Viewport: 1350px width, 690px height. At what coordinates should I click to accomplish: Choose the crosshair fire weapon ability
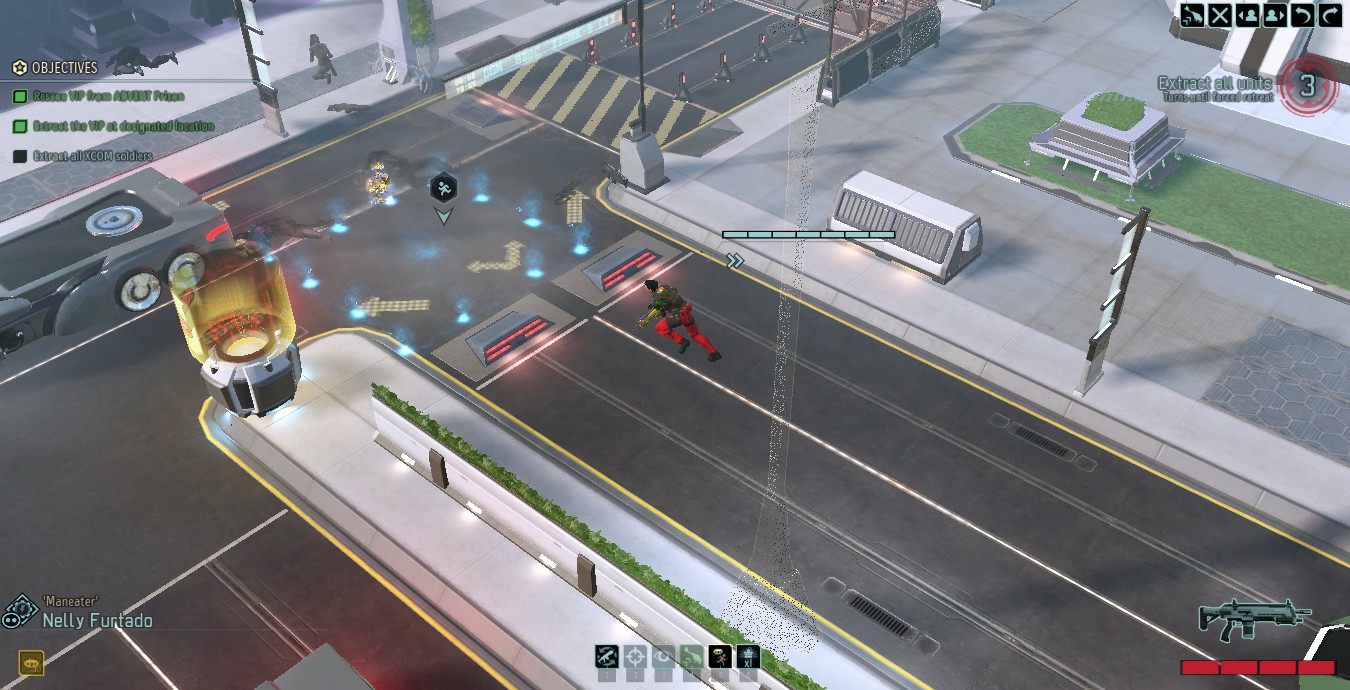[635, 657]
